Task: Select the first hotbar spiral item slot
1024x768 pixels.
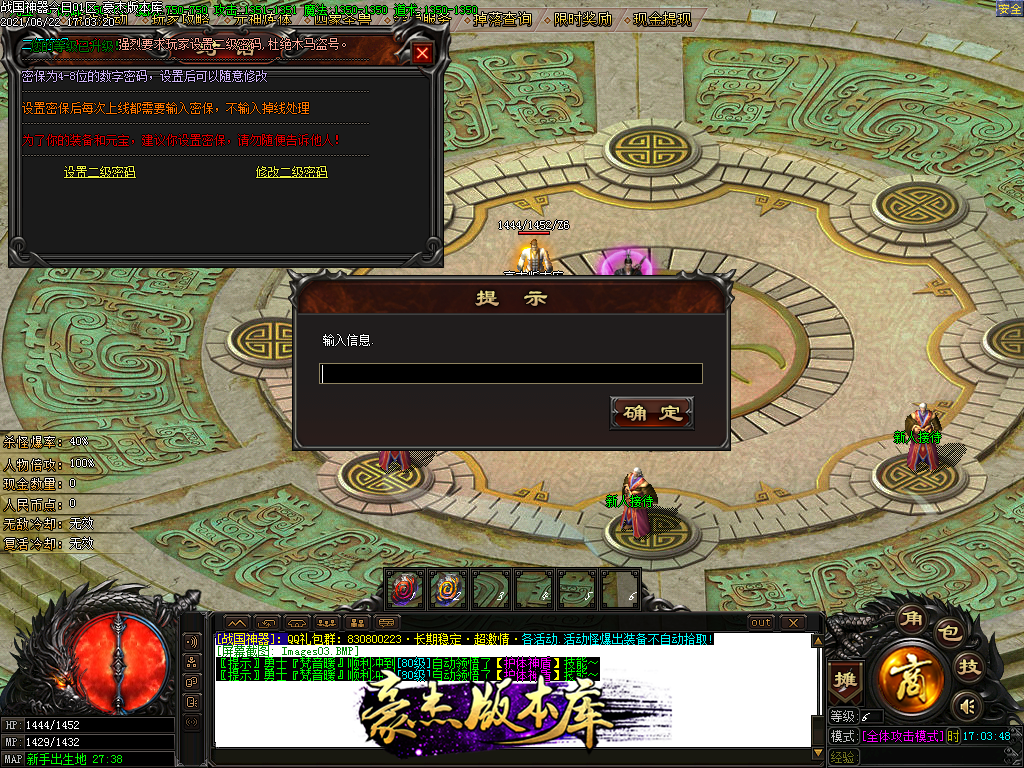Action: [x=405, y=589]
